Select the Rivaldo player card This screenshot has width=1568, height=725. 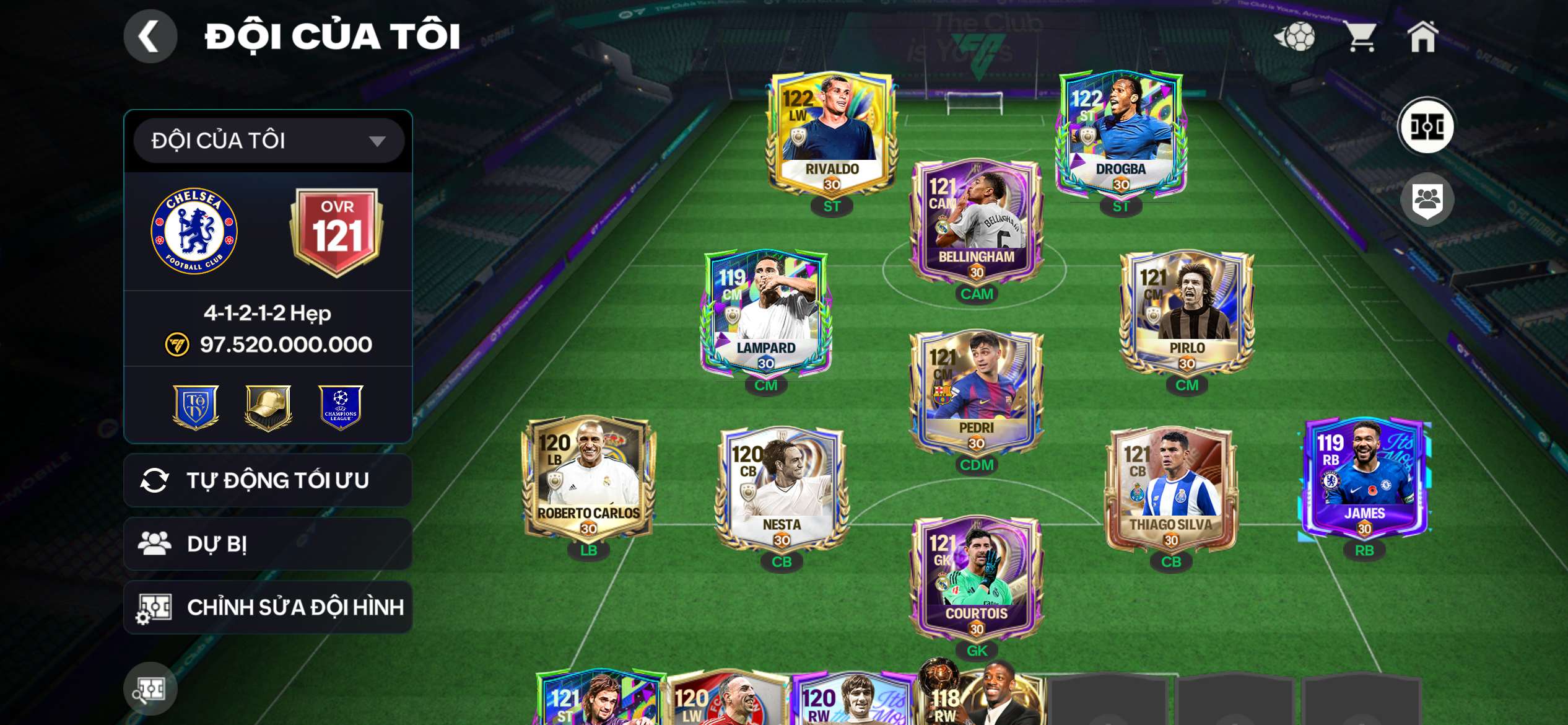tap(831, 133)
